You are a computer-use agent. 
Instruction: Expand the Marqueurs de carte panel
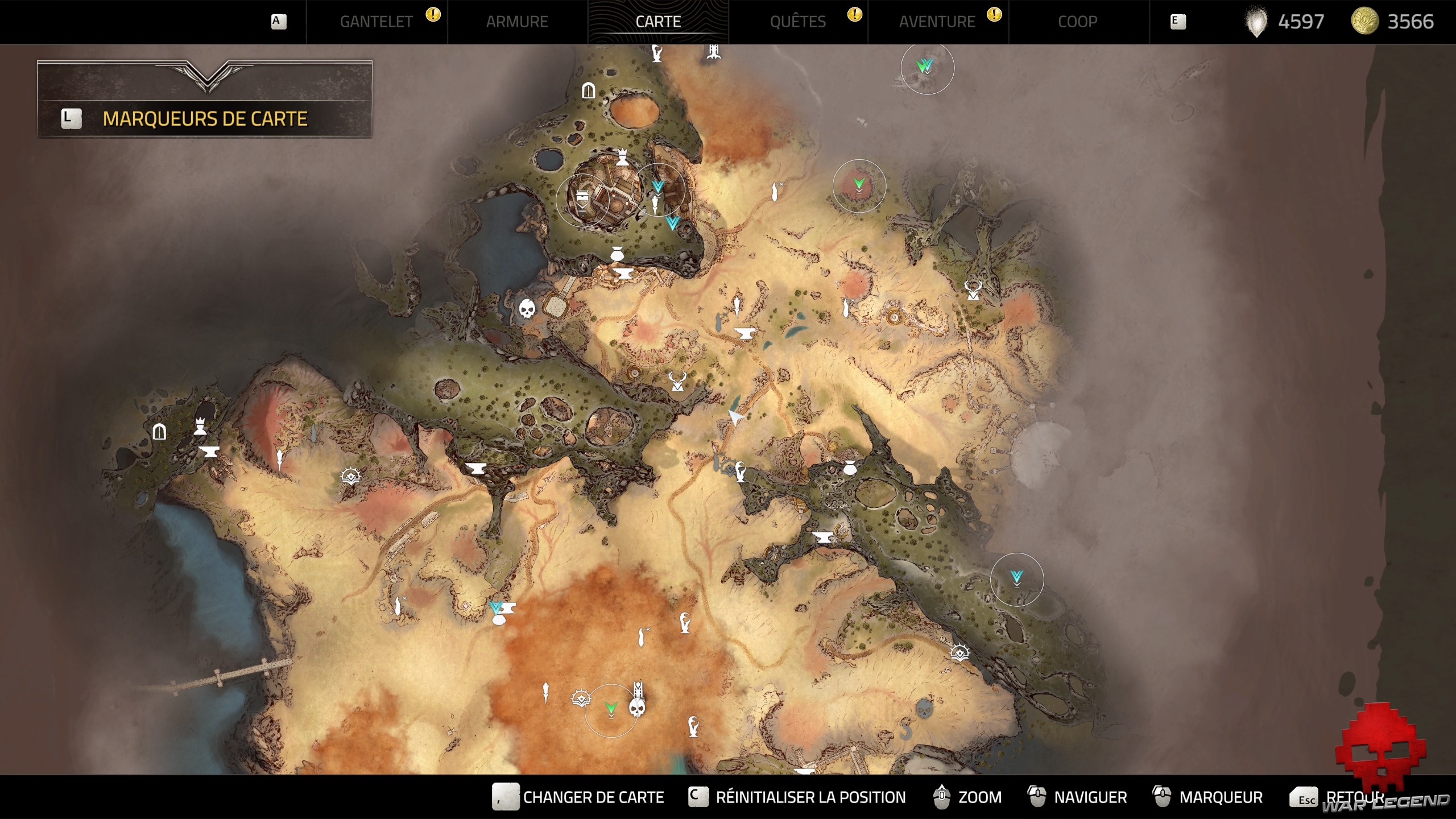coord(205,118)
